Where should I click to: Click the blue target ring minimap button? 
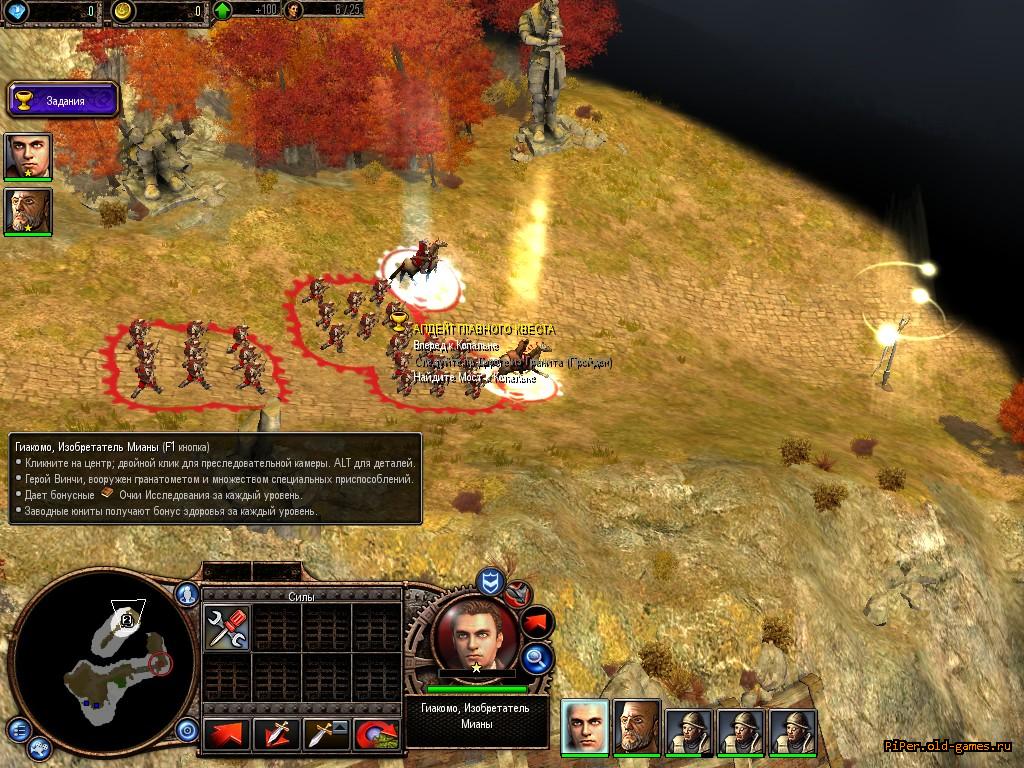pos(187,730)
